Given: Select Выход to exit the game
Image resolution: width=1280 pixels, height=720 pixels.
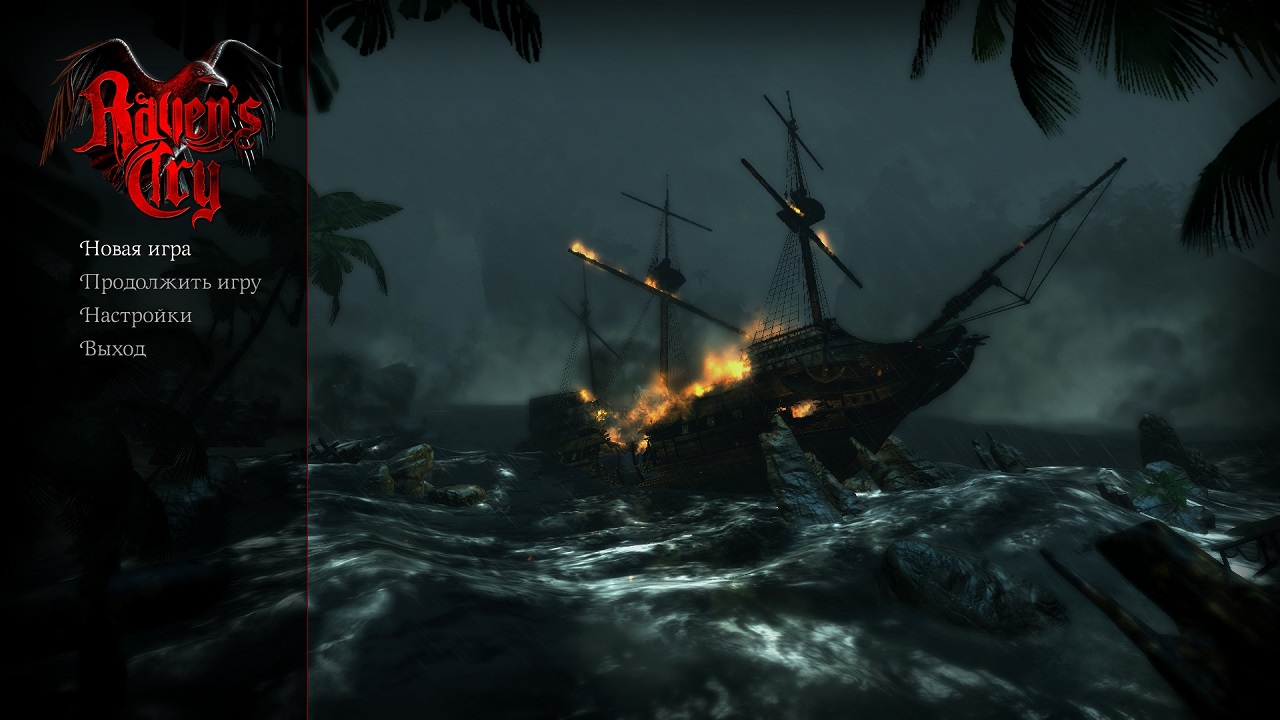Looking at the screenshot, I should tap(113, 349).
